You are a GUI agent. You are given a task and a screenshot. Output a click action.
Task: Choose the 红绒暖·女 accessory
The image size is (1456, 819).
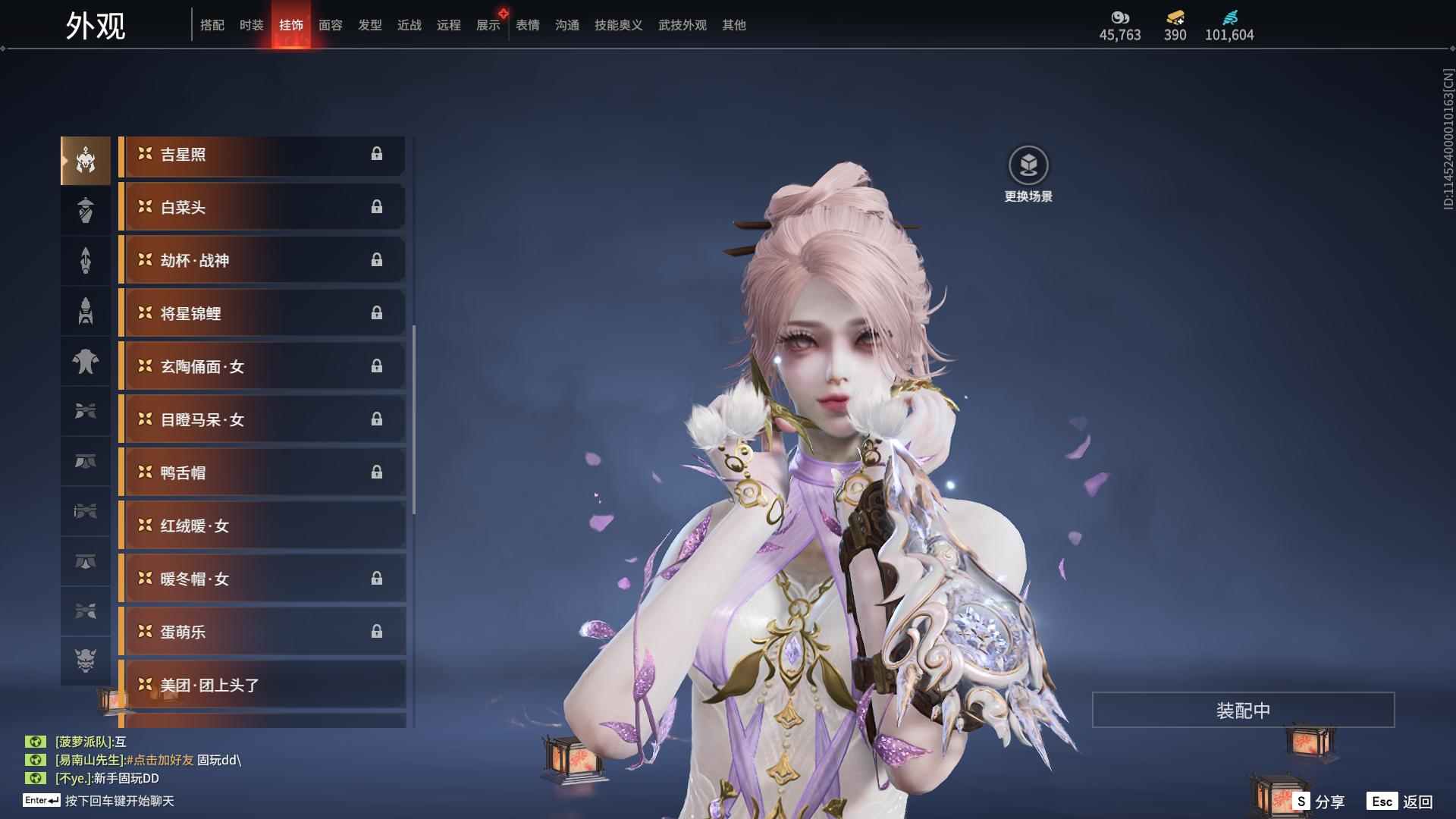(262, 526)
